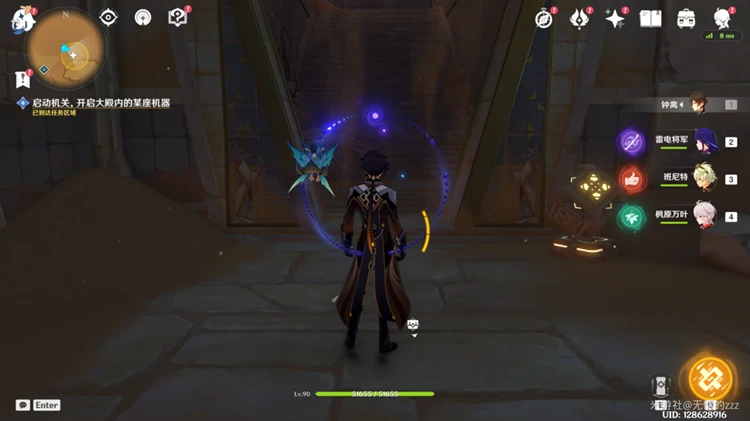The width and height of the screenshot is (750, 421).
Task: Open the chat box icon
Action: click(23, 405)
